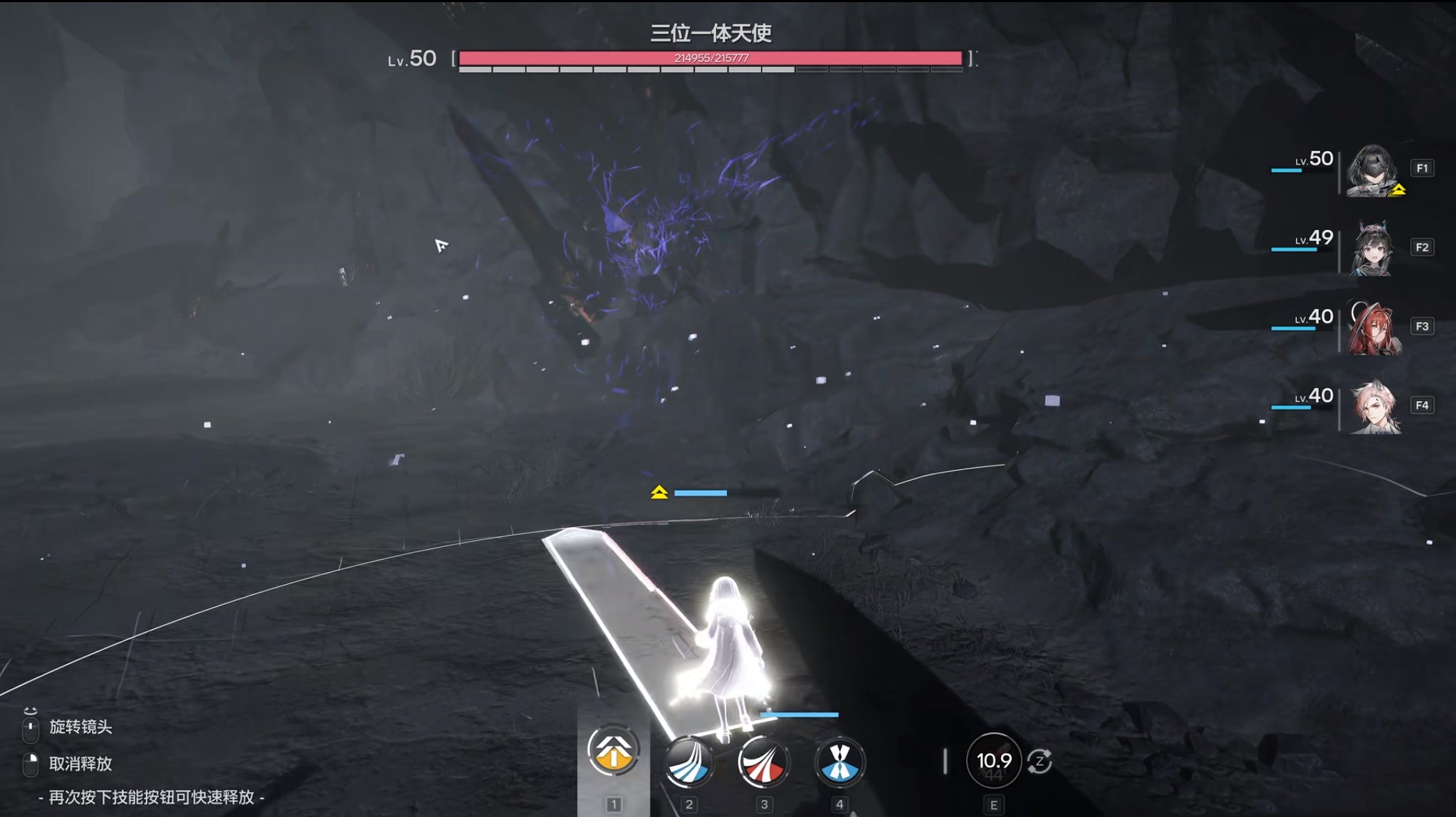Activate the yellow chevron skill icon

click(x=613, y=750)
